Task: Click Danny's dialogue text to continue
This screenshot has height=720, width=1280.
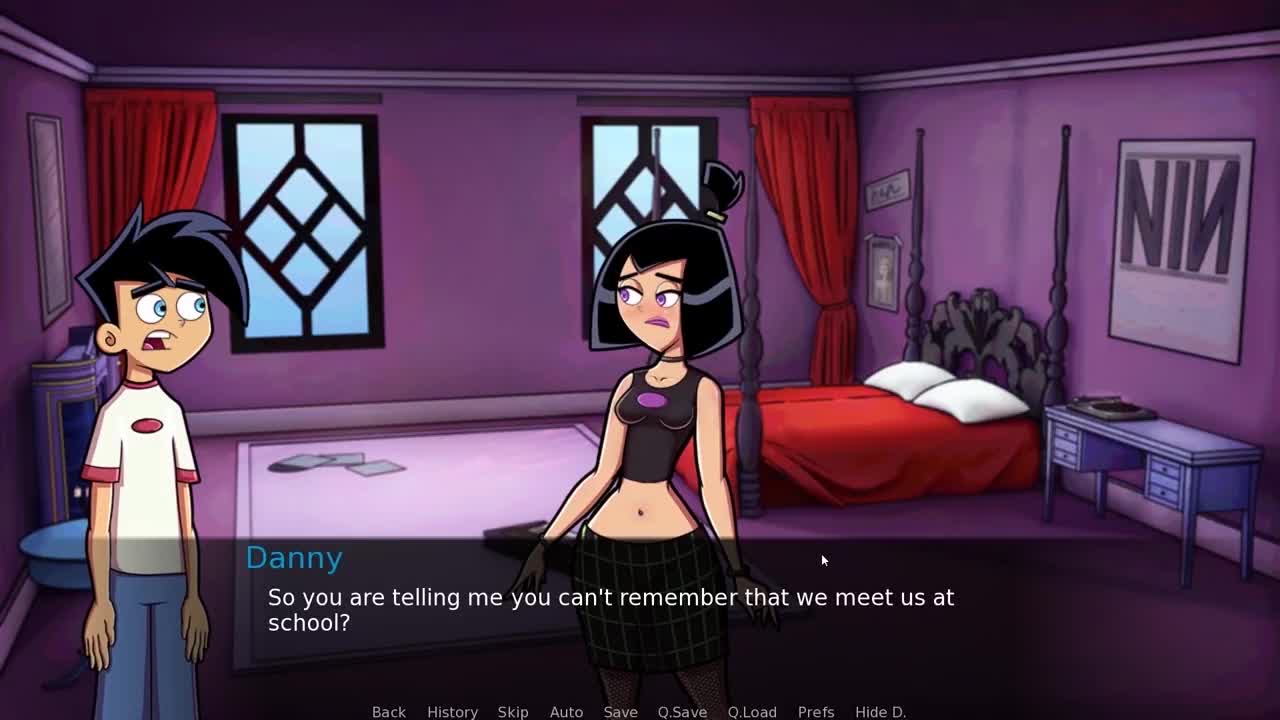Action: pyautogui.click(x=610, y=609)
